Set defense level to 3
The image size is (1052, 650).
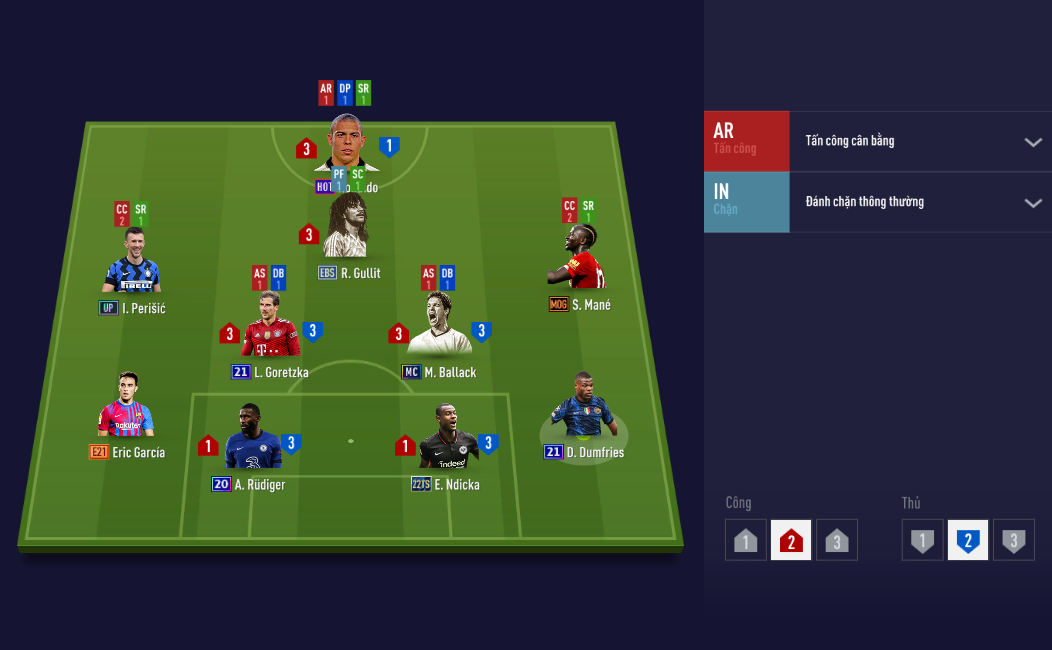[x=1014, y=540]
